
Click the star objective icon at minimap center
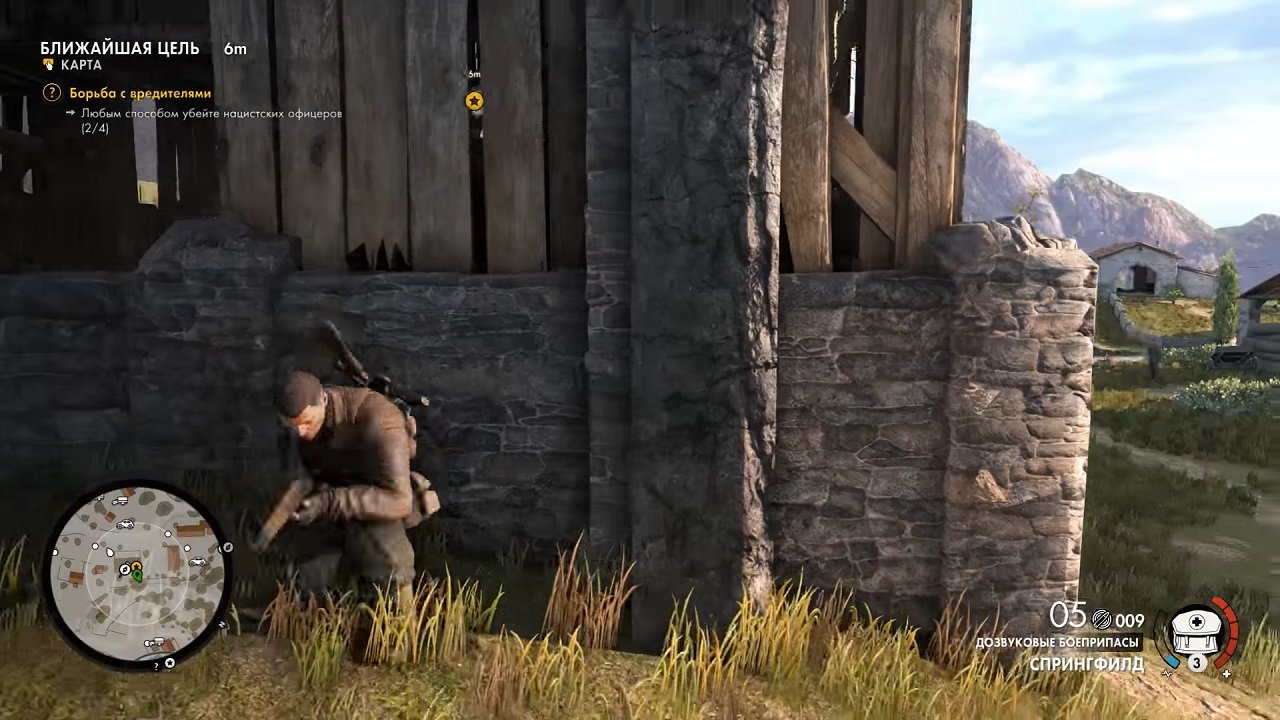[x=136, y=566]
